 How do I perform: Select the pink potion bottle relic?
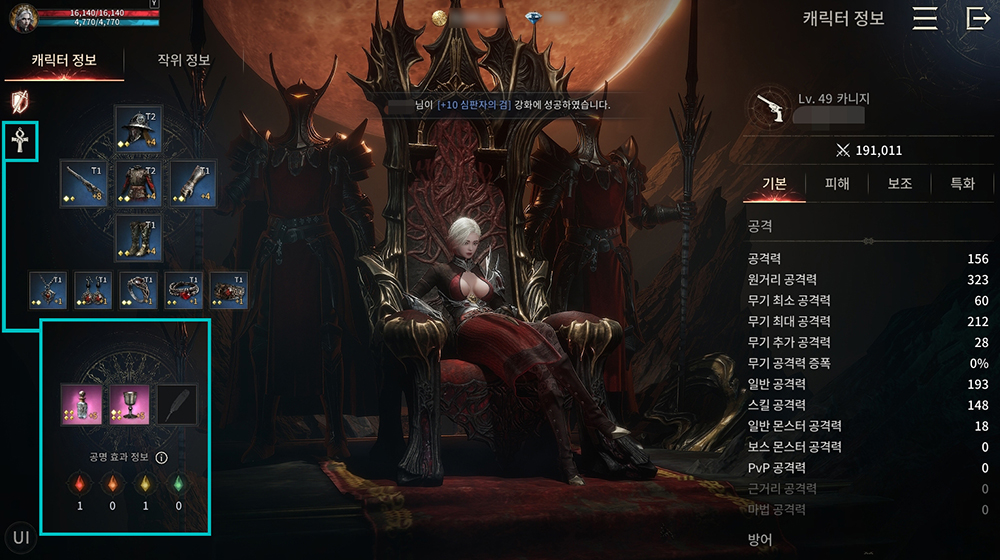80,405
